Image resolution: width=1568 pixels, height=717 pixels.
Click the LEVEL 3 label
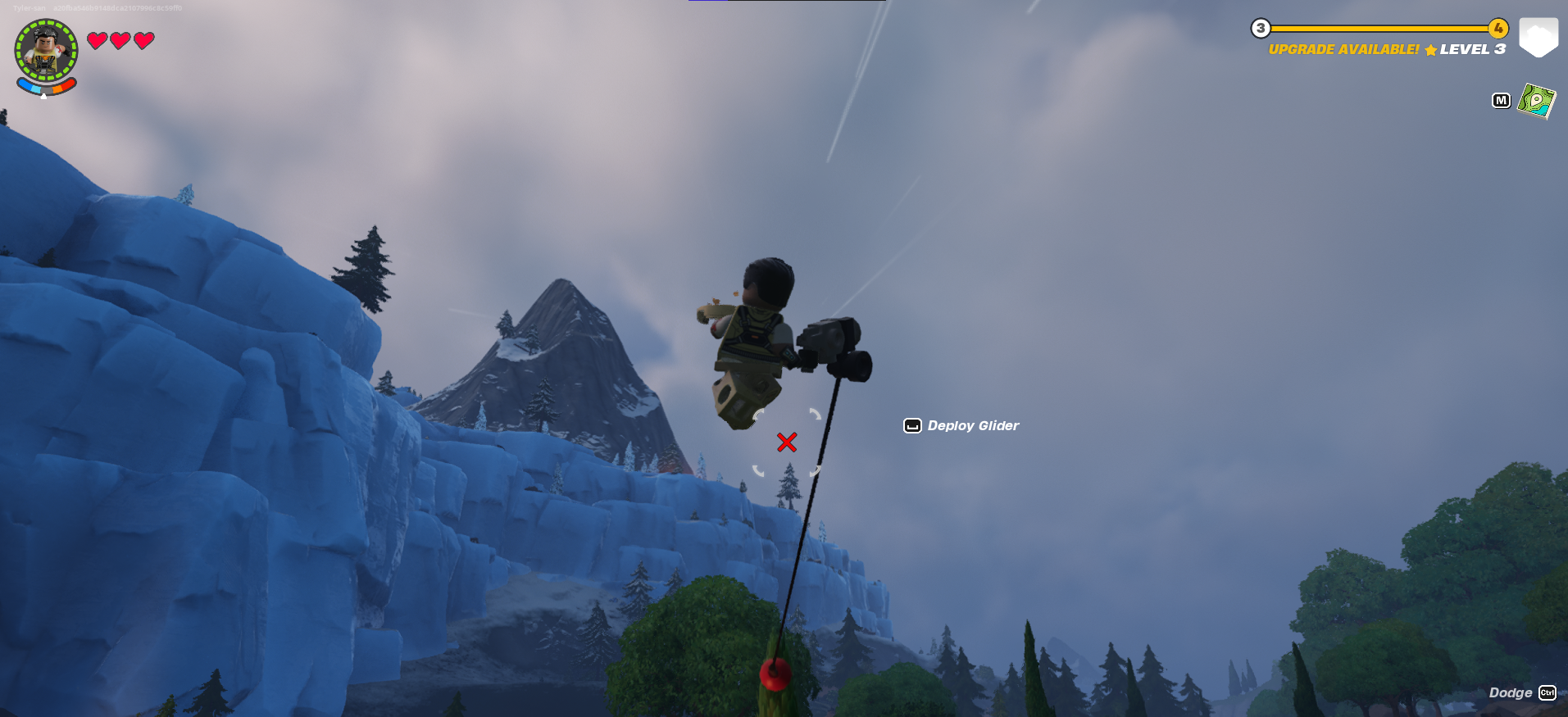pyautogui.click(x=1473, y=49)
